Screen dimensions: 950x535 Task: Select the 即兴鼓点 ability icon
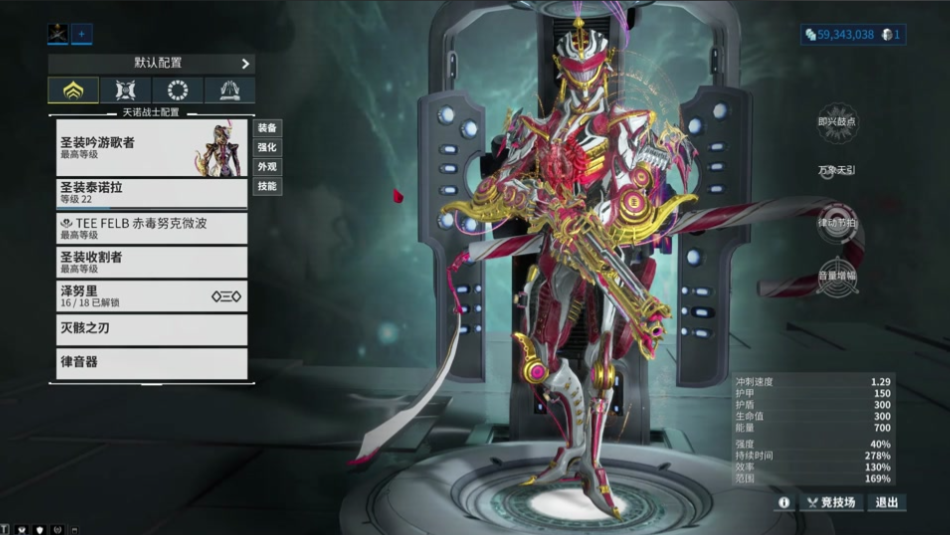tap(837, 122)
